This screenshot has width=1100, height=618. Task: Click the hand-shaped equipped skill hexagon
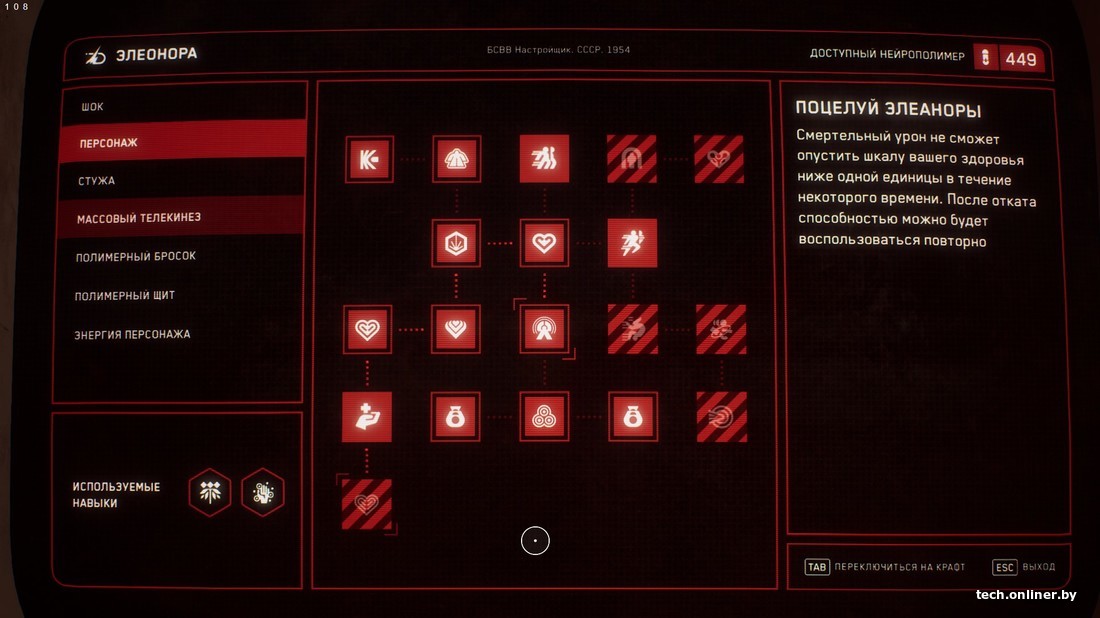click(x=263, y=492)
